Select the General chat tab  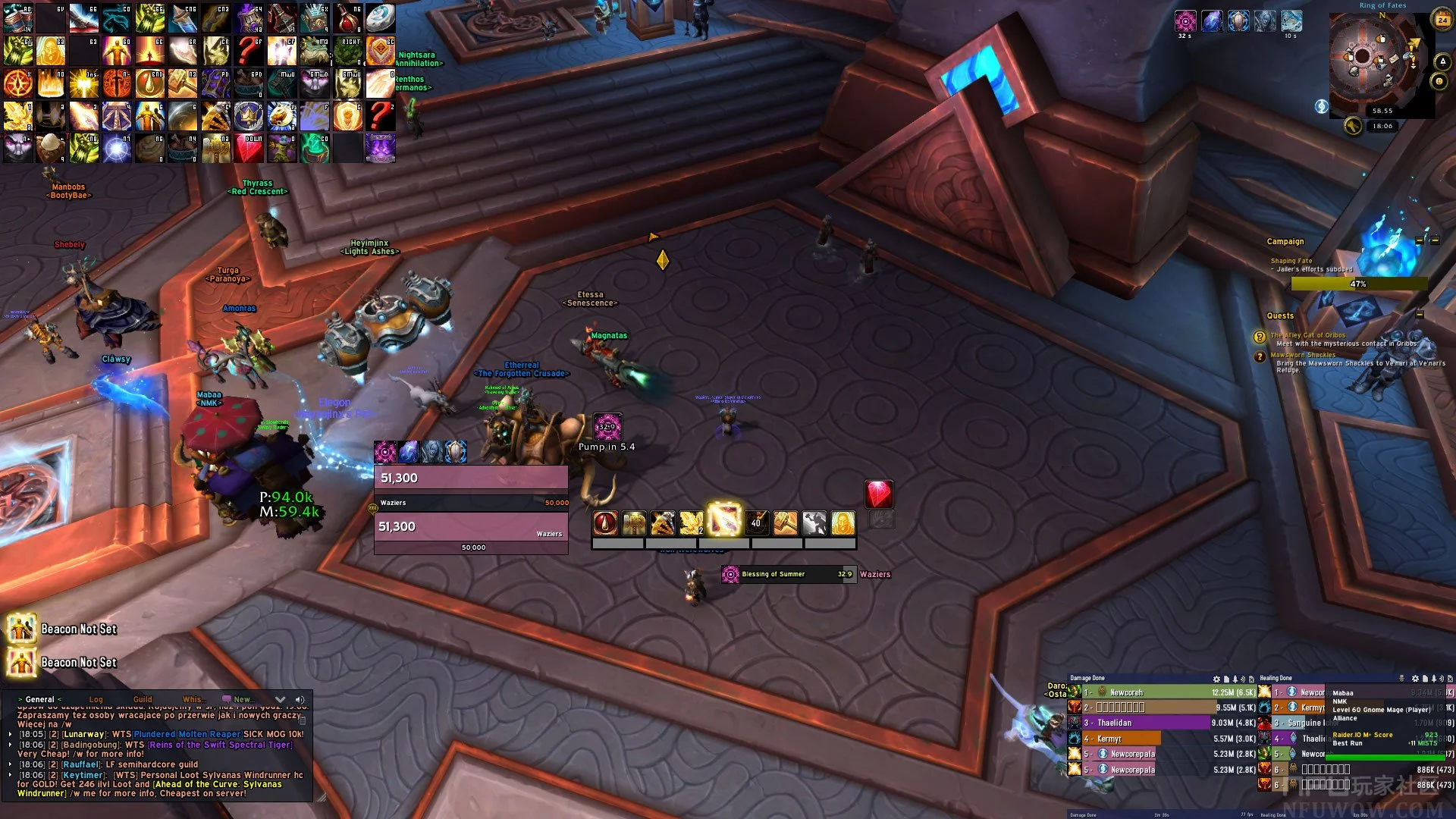[x=39, y=699]
